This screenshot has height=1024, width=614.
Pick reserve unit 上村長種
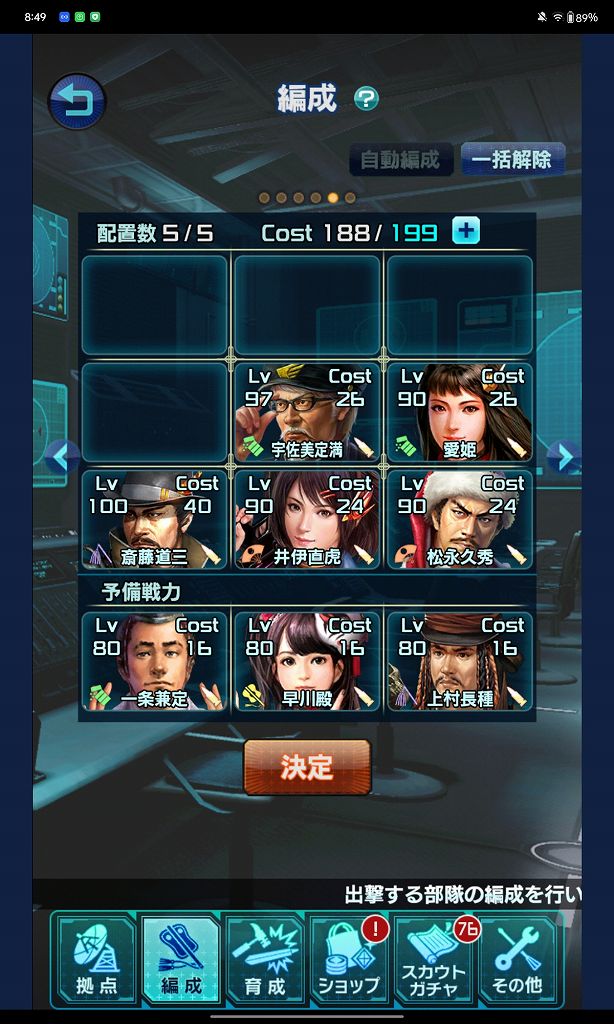[x=459, y=661]
